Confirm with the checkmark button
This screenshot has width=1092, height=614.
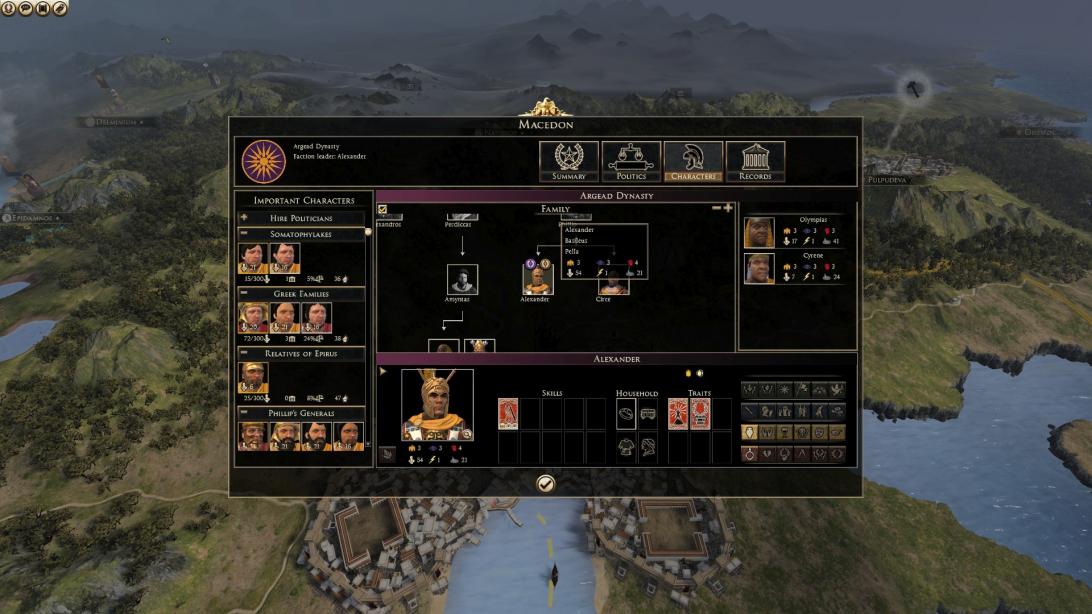[x=545, y=484]
